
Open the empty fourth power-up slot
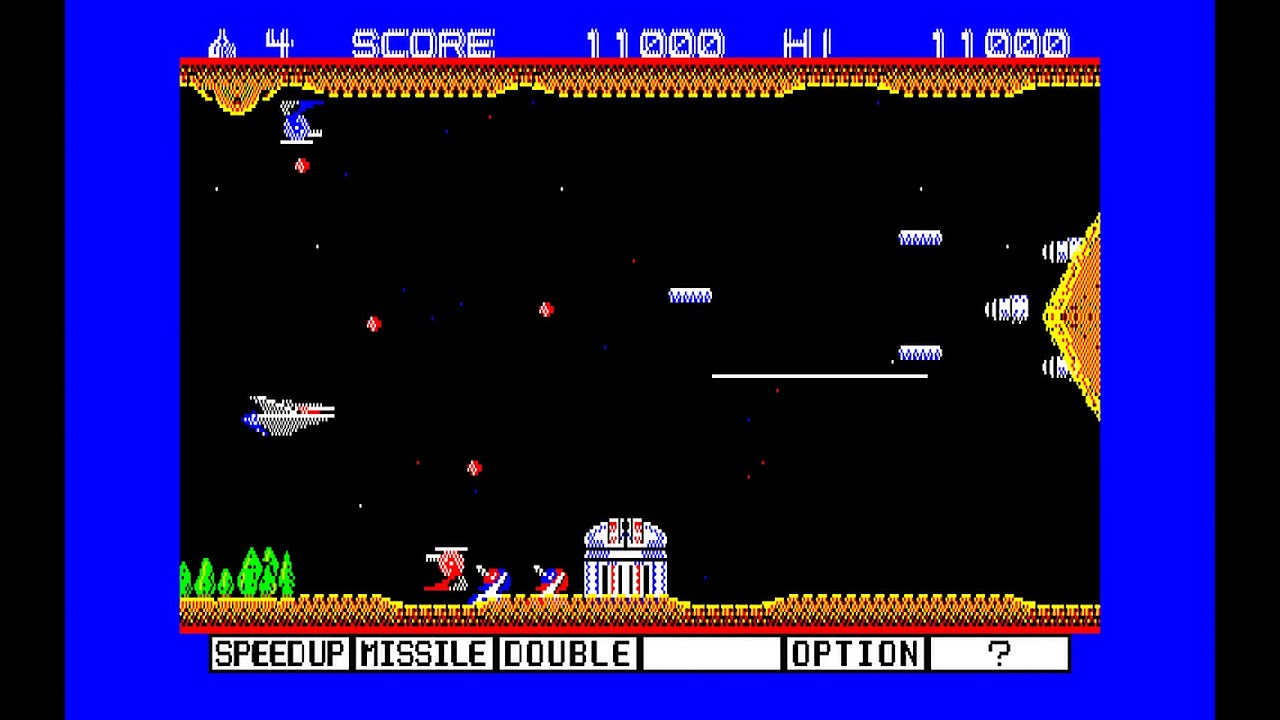(710, 654)
